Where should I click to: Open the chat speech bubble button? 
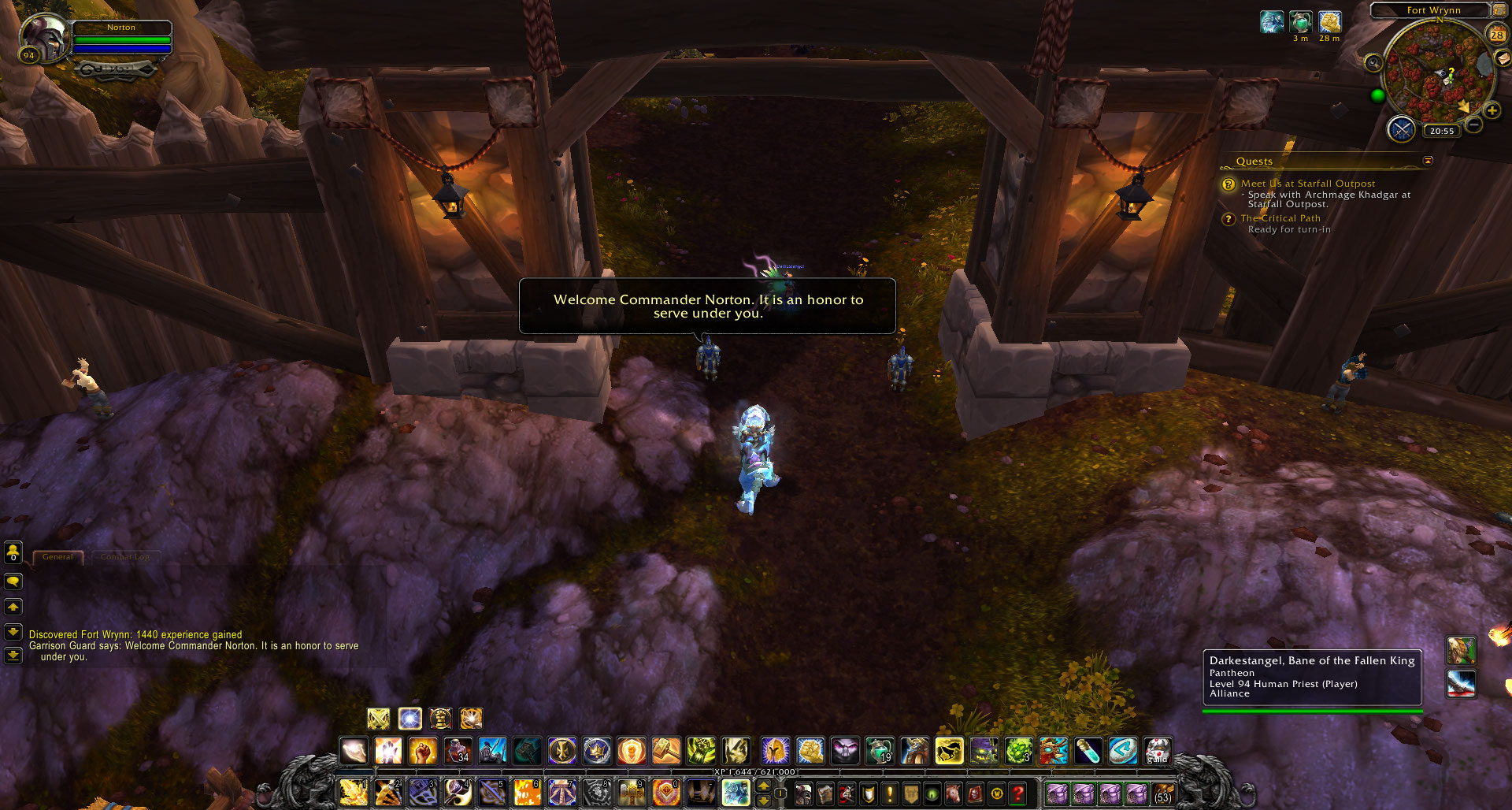pos(13,581)
